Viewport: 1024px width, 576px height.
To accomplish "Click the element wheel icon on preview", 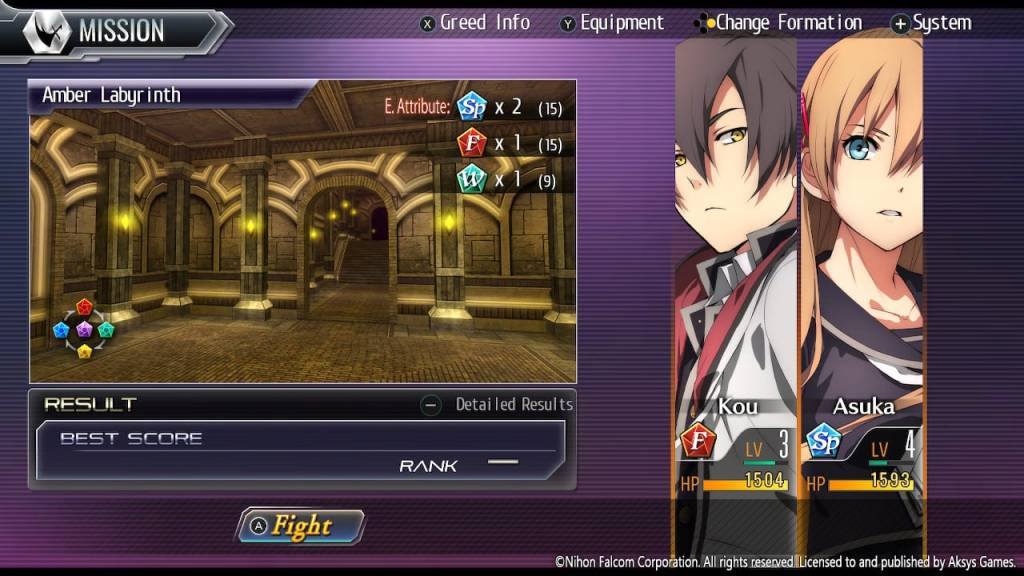I will point(84,328).
